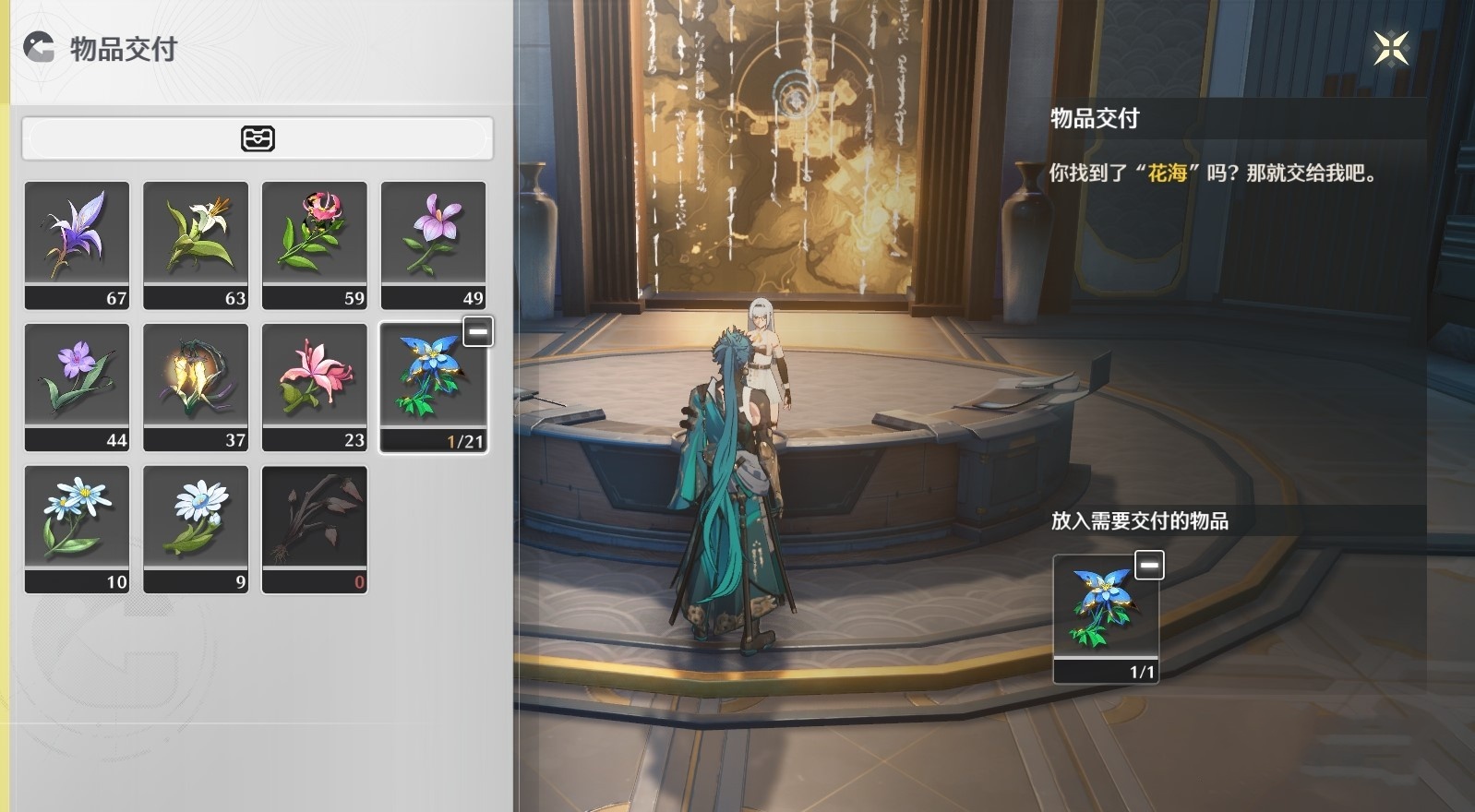Select the single pale-blue daisy with 9
The width and height of the screenshot is (1475, 812).
coord(196,529)
